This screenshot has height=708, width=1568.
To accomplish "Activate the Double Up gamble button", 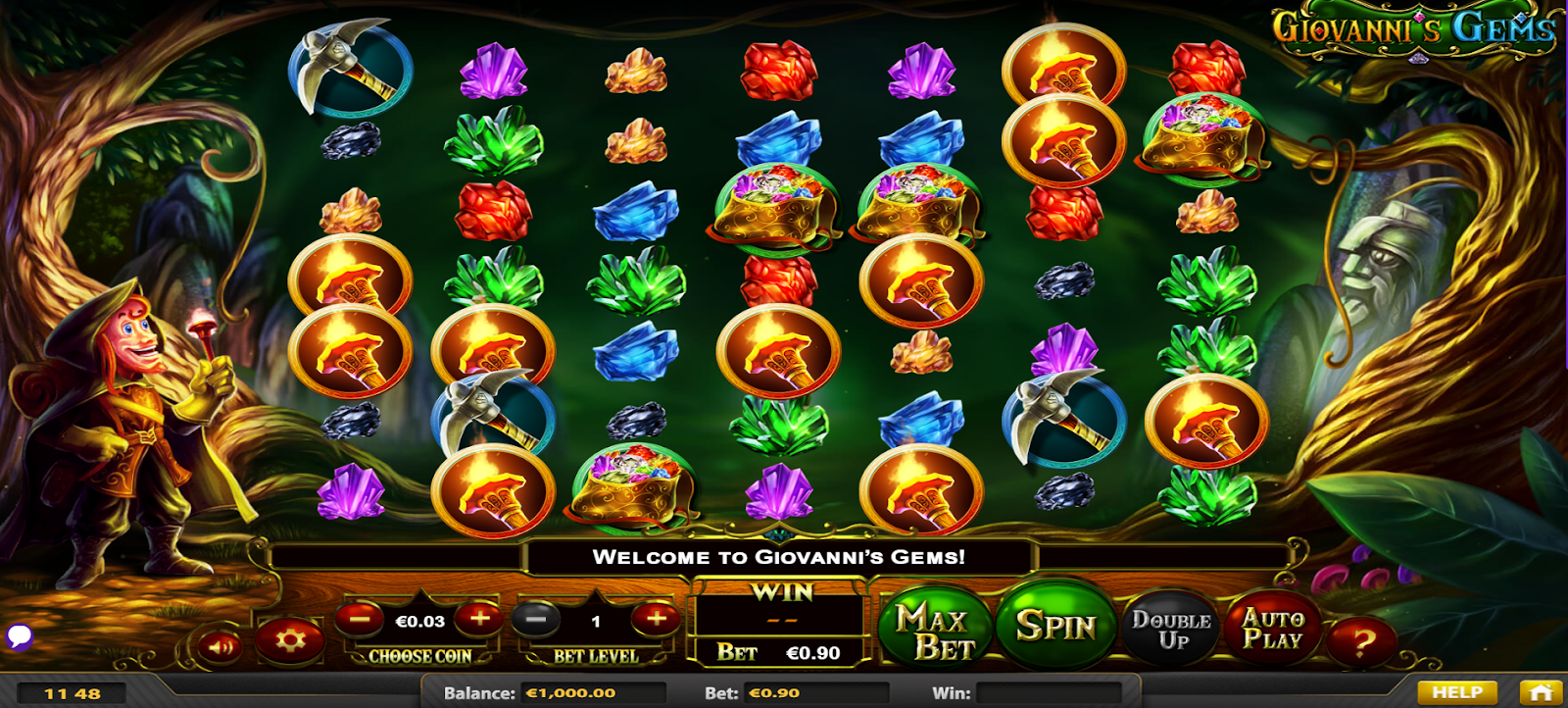I will 1172,630.
